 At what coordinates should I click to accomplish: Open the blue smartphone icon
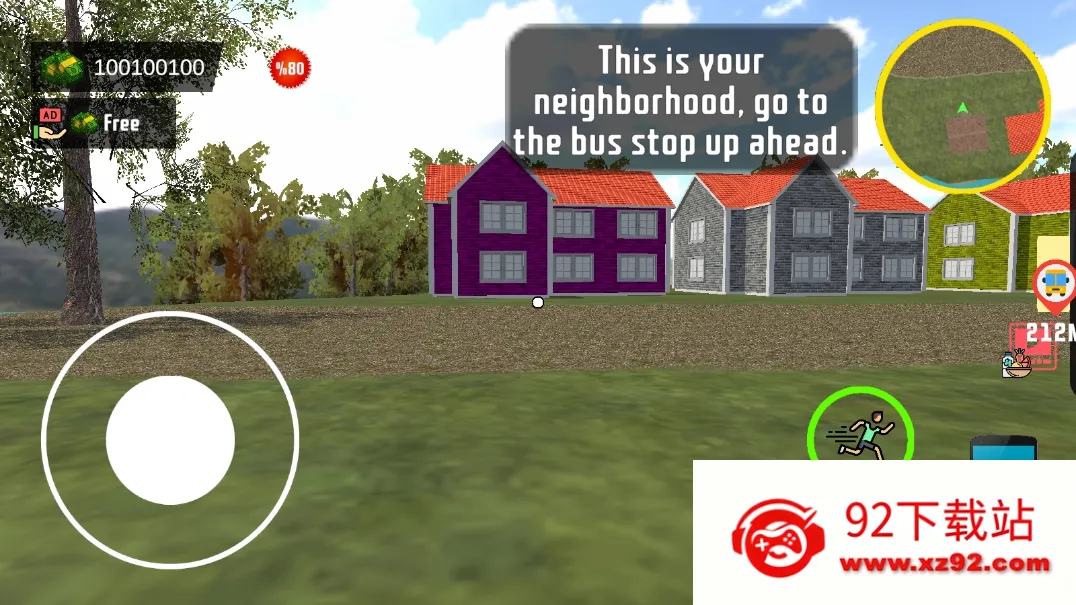(x=1003, y=448)
